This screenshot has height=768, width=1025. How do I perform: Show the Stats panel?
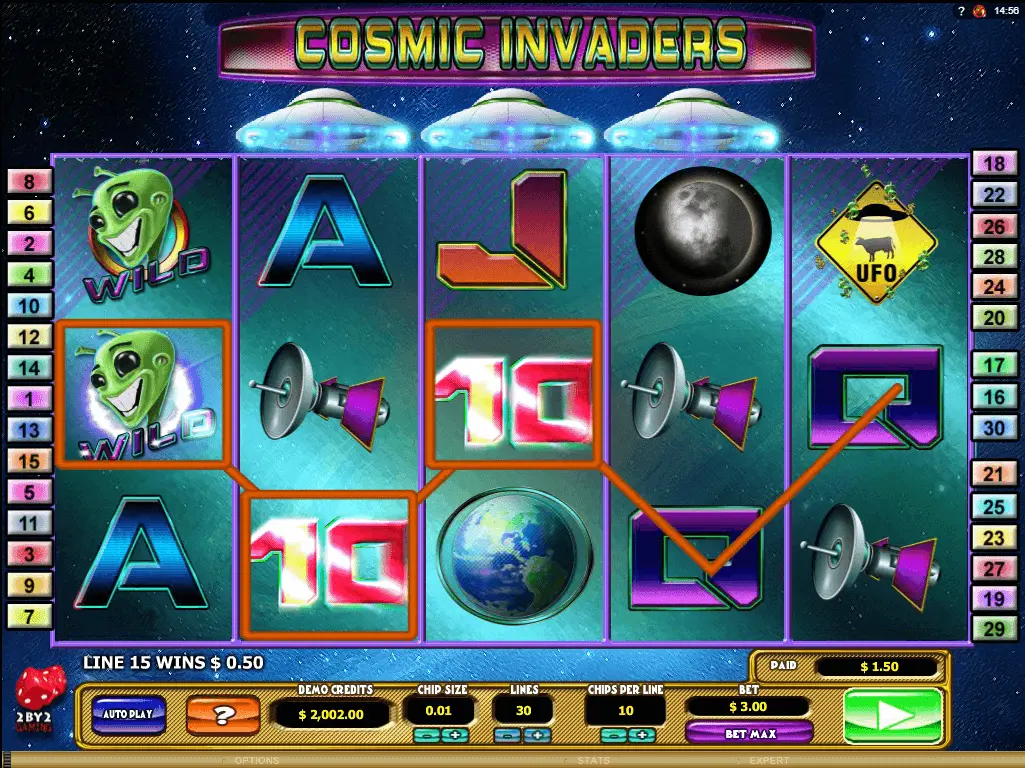click(593, 761)
